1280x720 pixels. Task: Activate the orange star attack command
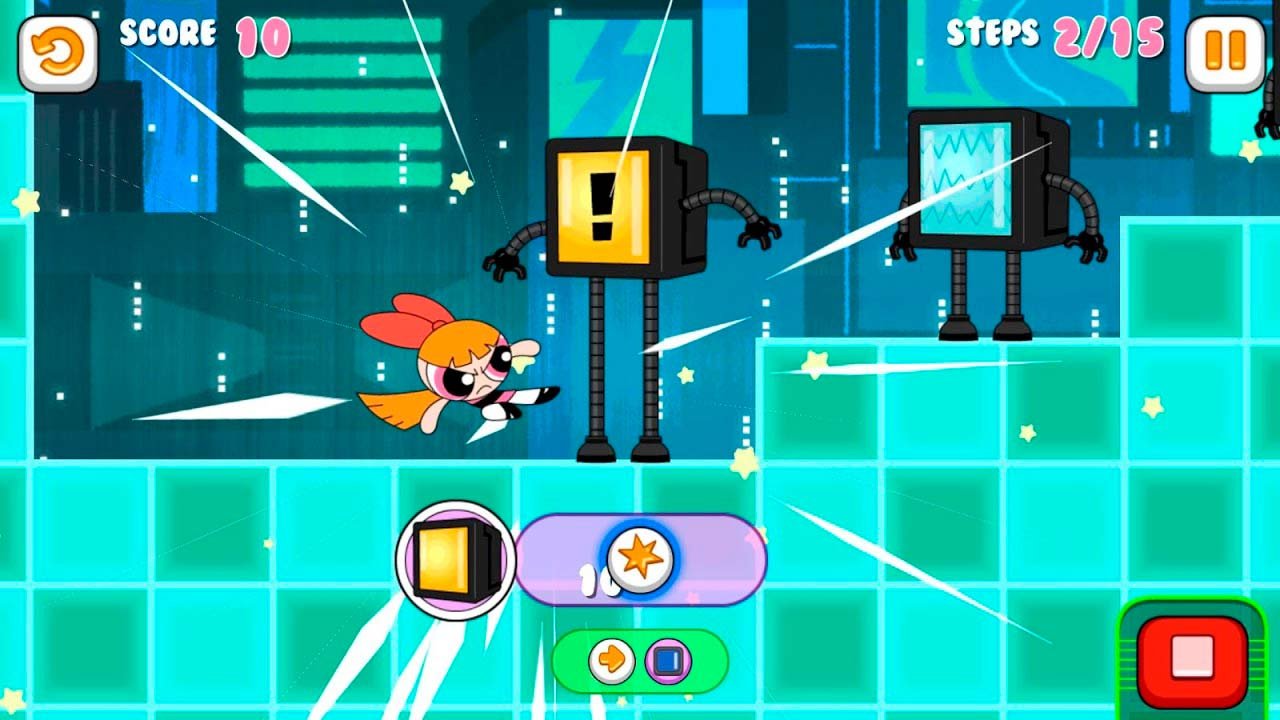pos(639,559)
